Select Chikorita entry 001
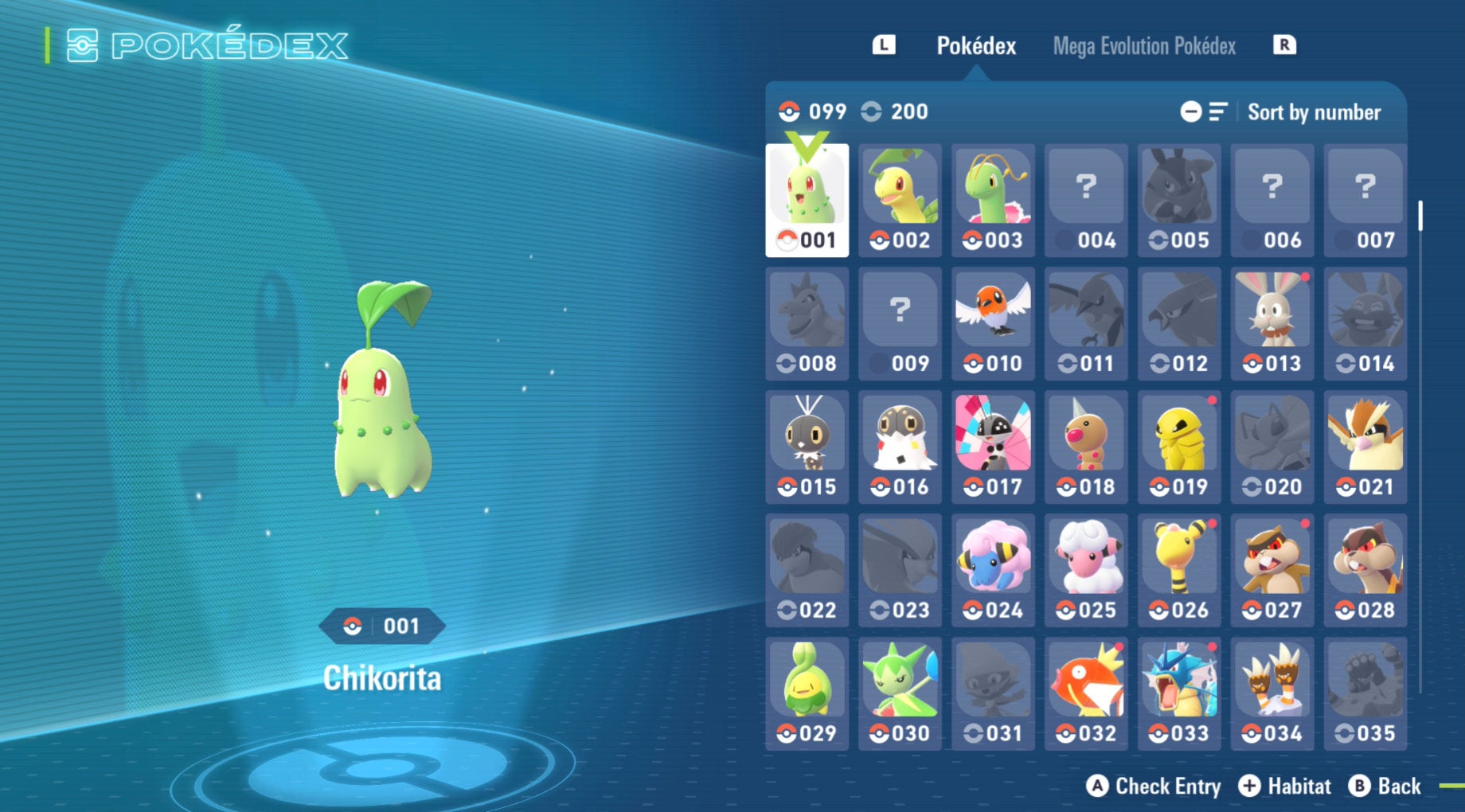This screenshot has width=1465, height=812. [x=807, y=201]
